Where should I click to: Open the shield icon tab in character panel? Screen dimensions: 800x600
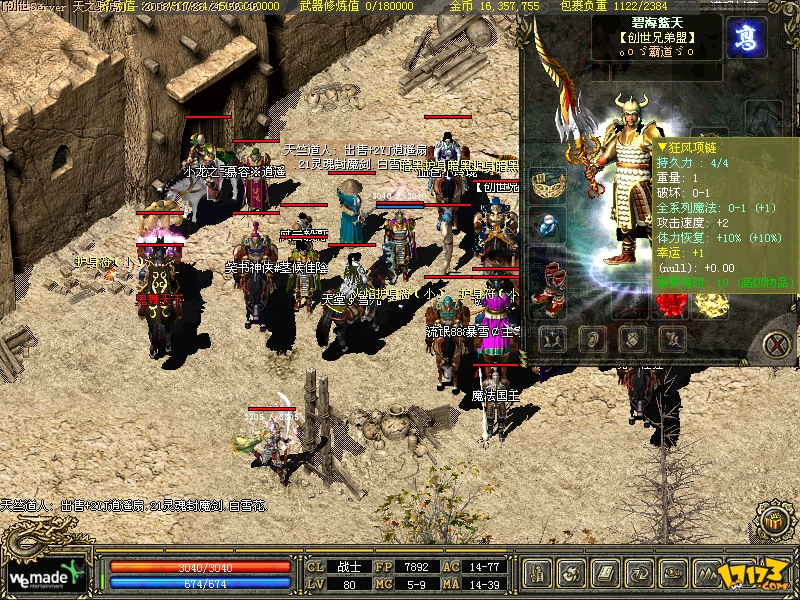[x=633, y=339]
